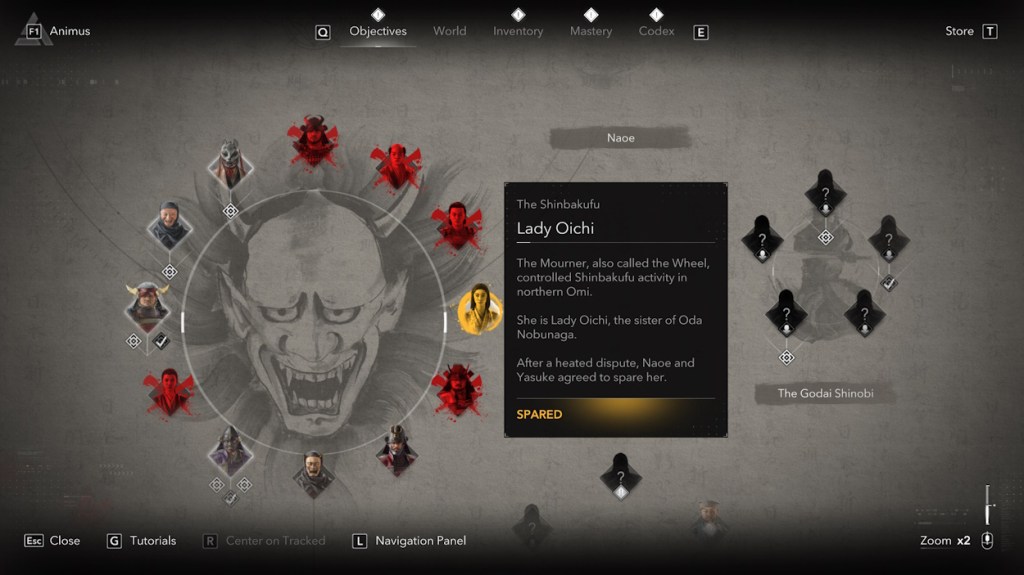
Task: Close the objectives screen
Action: click(x=54, y=541)
